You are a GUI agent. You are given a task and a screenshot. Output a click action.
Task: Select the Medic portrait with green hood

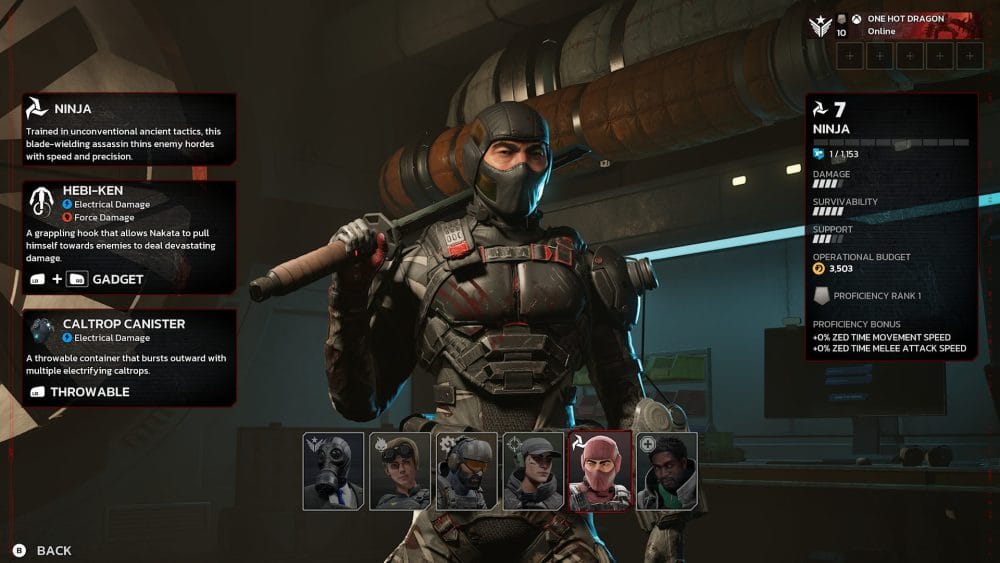point(666,471)
